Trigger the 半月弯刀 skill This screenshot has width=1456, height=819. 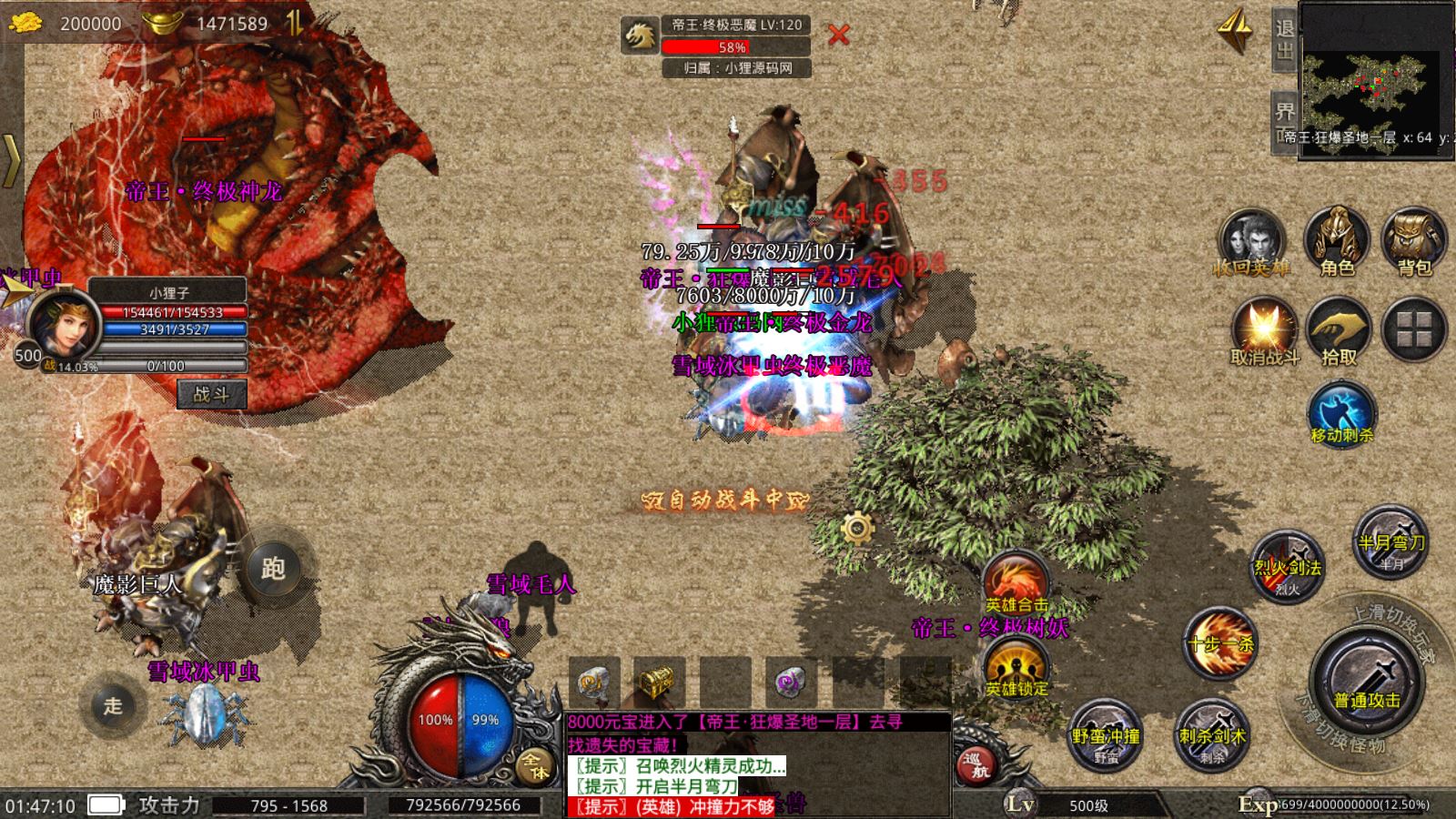(1390, 541)
